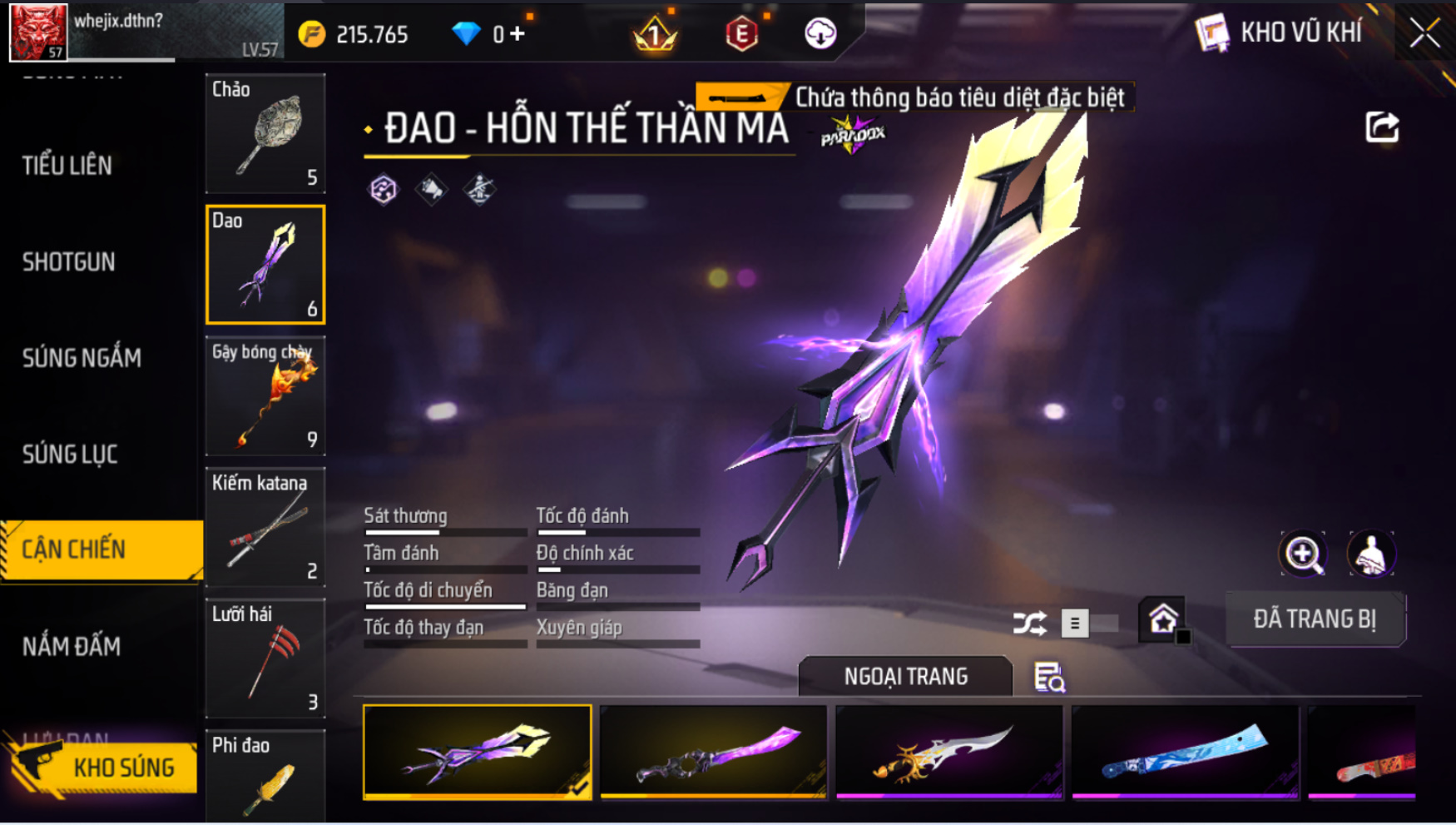This screenshot has height=825, width=1456.
Task: Zoom in on the weapon preview
Action: [1303, 554]
